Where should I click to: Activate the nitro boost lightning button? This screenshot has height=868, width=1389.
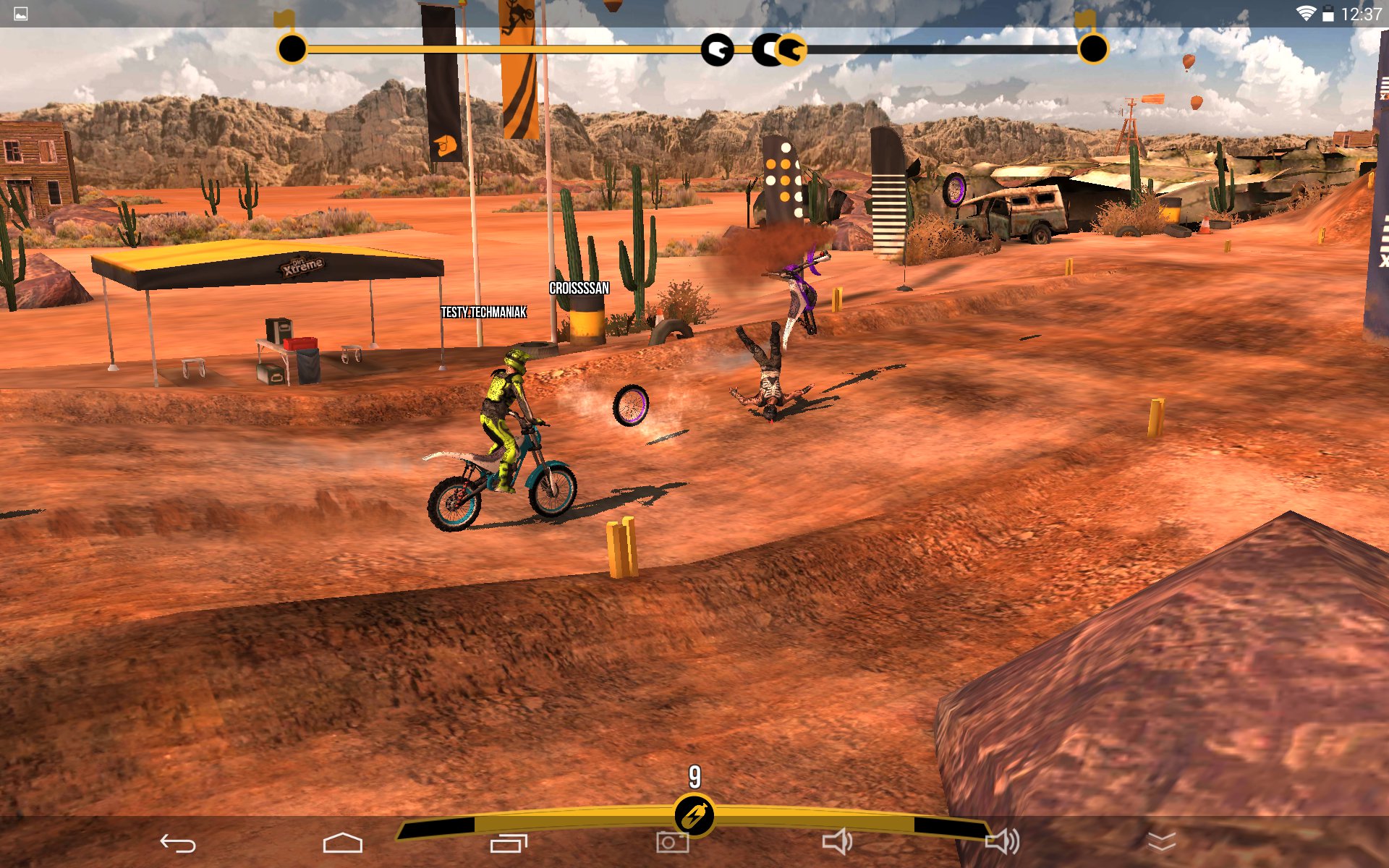[x=694, y=816]
